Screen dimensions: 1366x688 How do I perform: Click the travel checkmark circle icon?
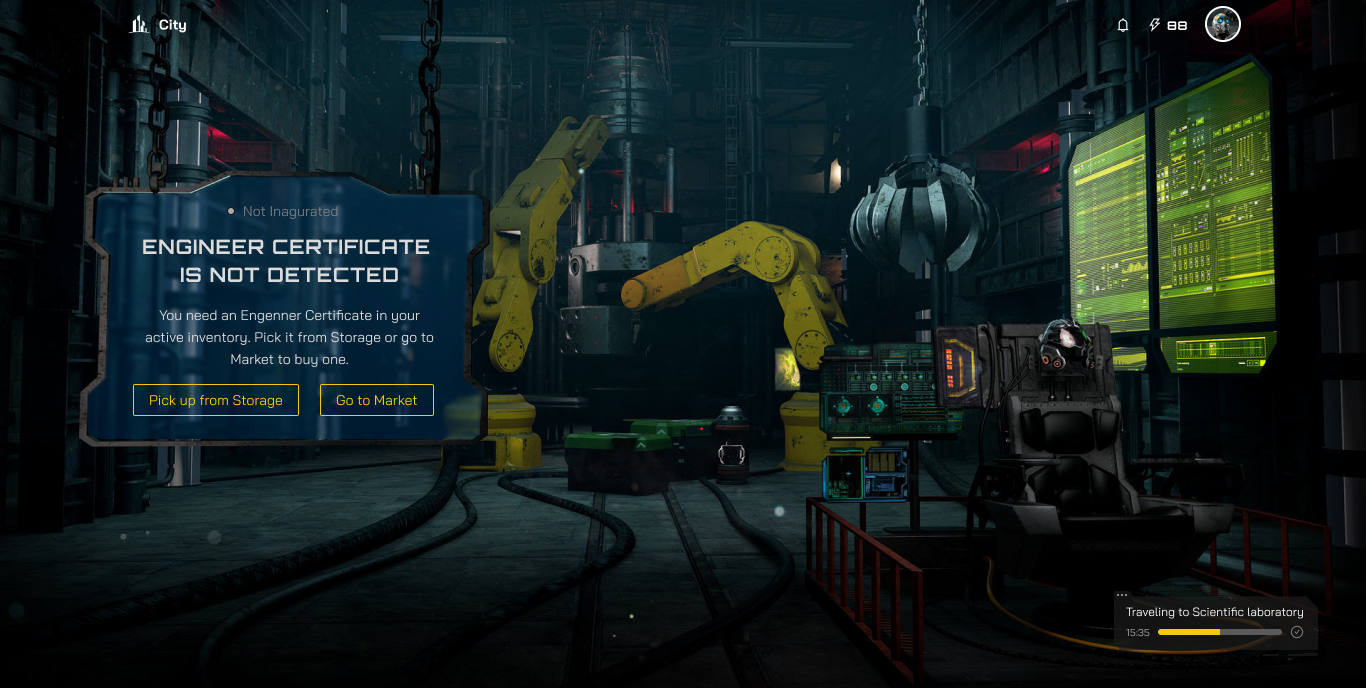coord(1297,632)
